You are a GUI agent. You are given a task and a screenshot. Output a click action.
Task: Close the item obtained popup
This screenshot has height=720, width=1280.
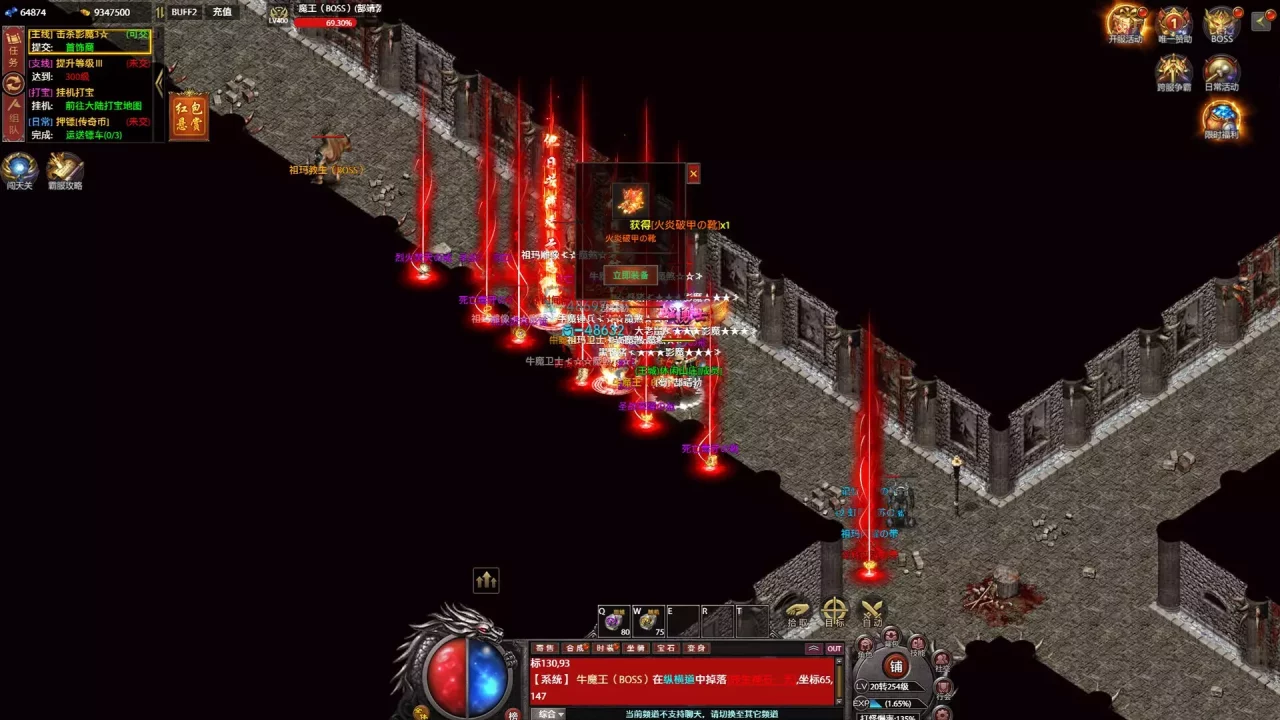click(693, 174)
